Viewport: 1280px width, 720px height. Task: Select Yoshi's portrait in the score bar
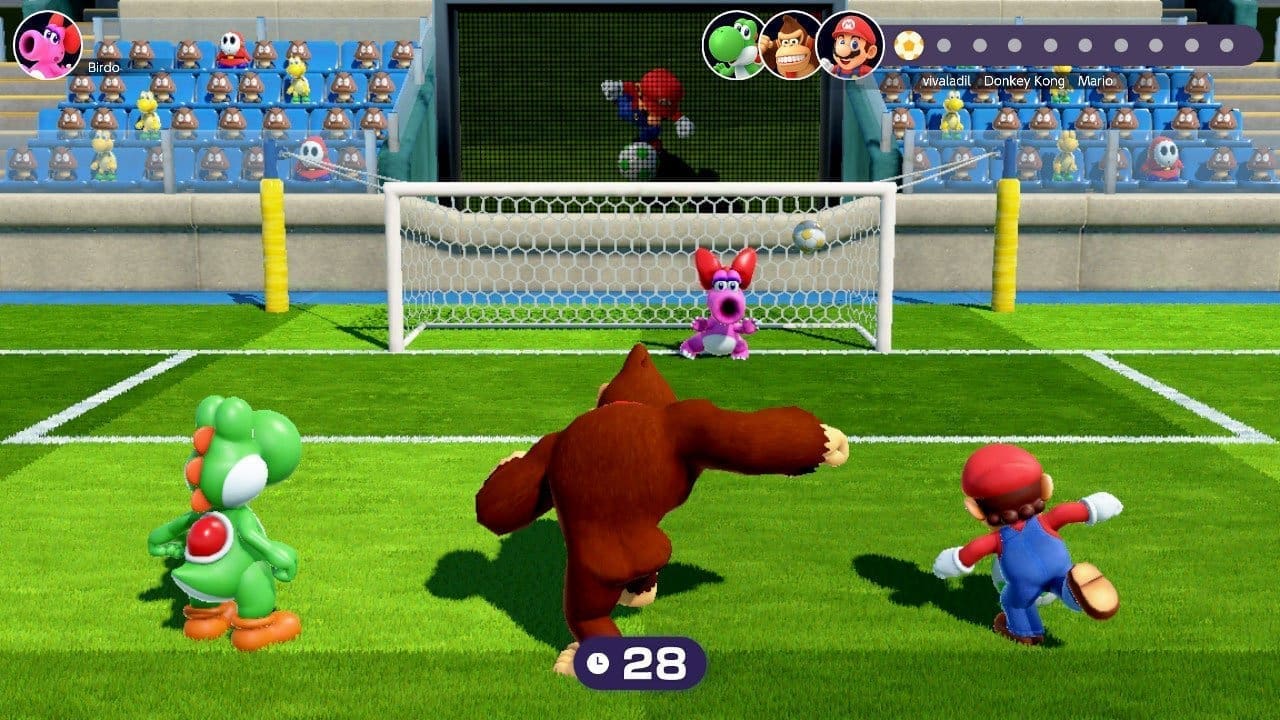[731, 44]
